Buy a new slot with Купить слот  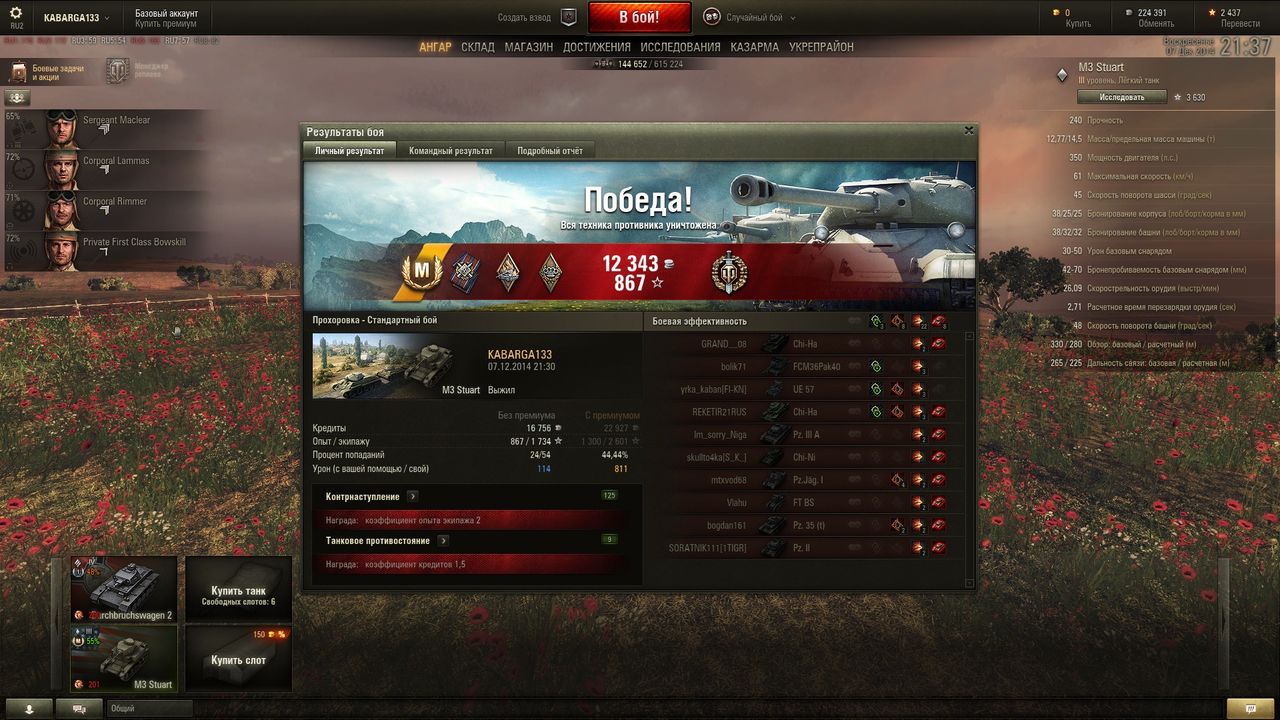pyautogui.click(x=238, y=659)
